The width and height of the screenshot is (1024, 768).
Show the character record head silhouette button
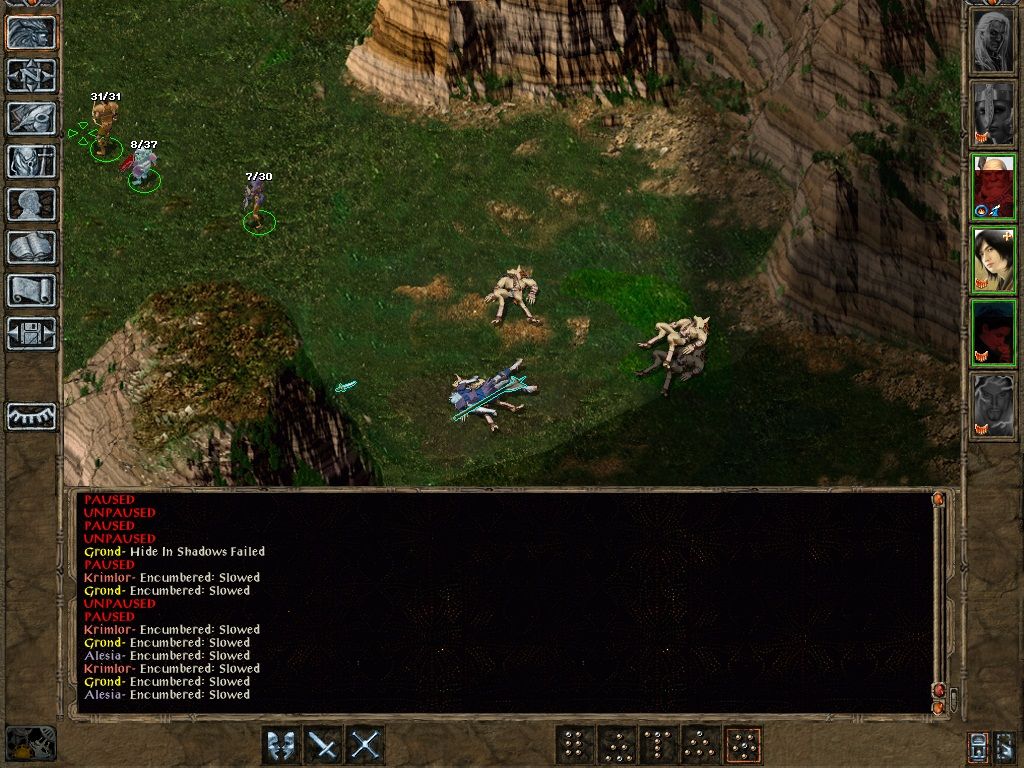point(31,205)
